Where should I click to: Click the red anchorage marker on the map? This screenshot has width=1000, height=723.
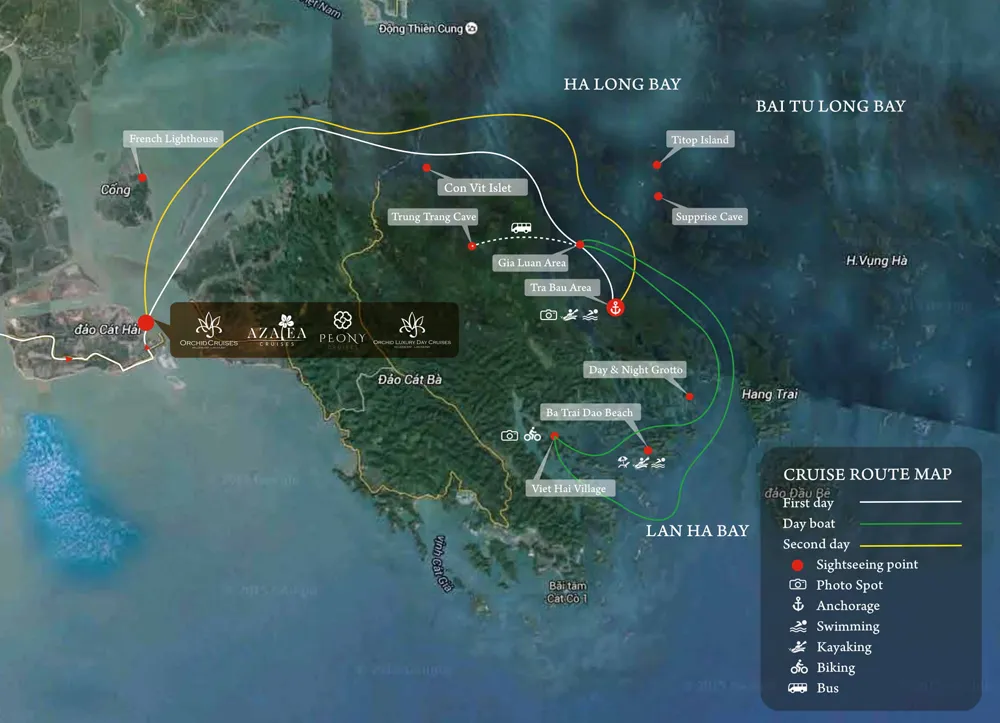[616, 307]
